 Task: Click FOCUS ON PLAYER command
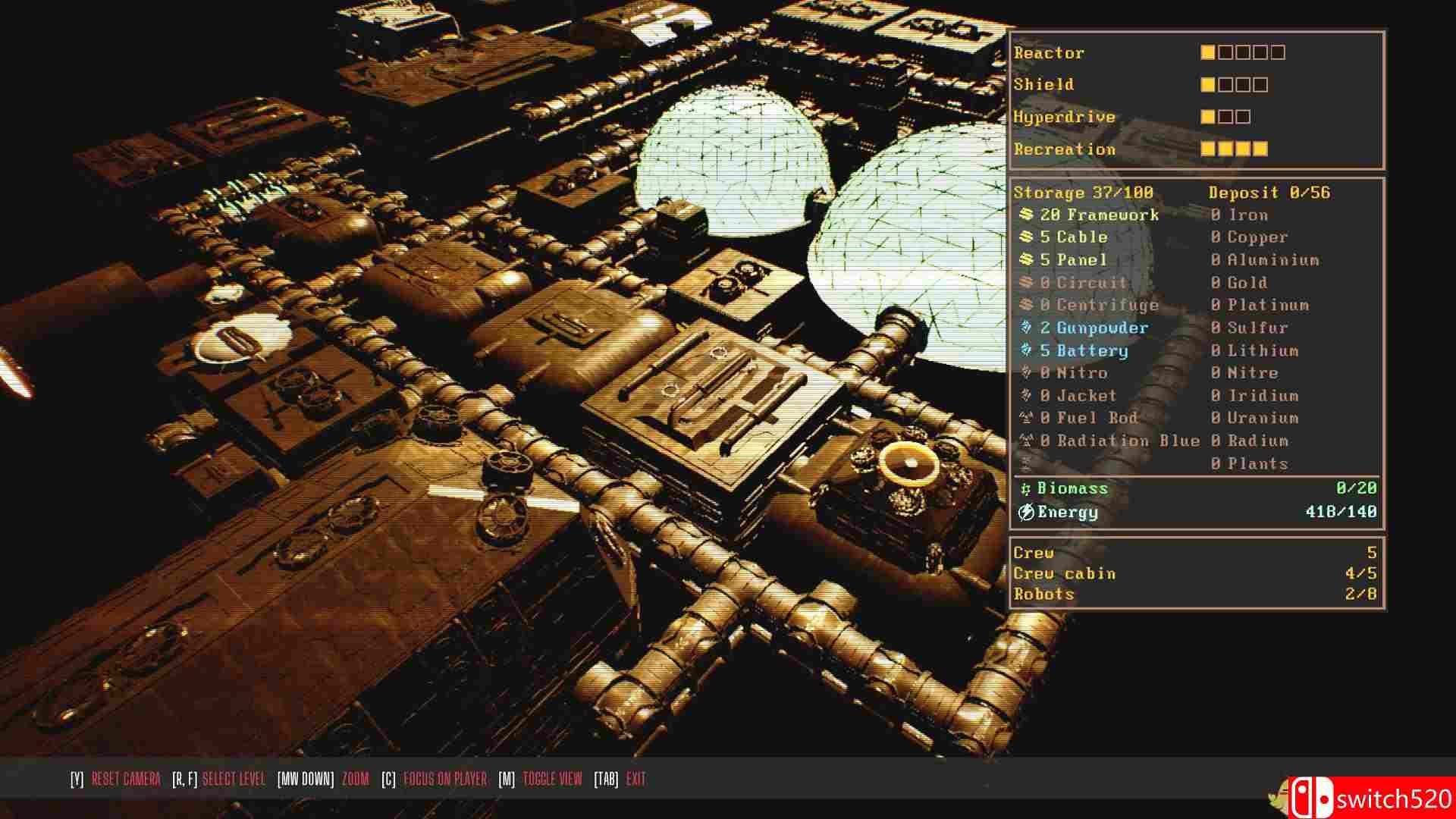click(x=446, y=778)
